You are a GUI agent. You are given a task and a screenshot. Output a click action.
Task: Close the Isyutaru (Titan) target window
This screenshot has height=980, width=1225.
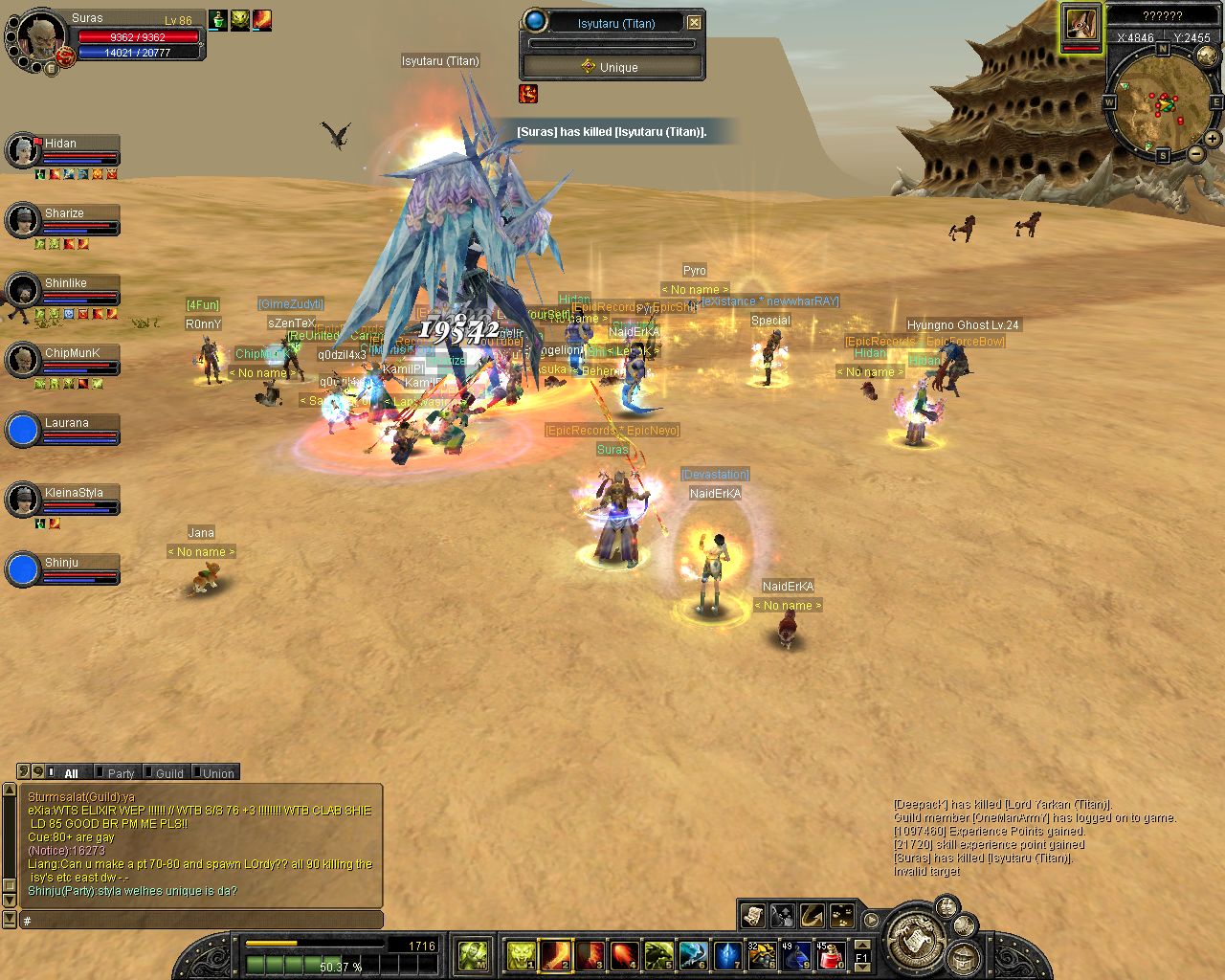[695, 22]
